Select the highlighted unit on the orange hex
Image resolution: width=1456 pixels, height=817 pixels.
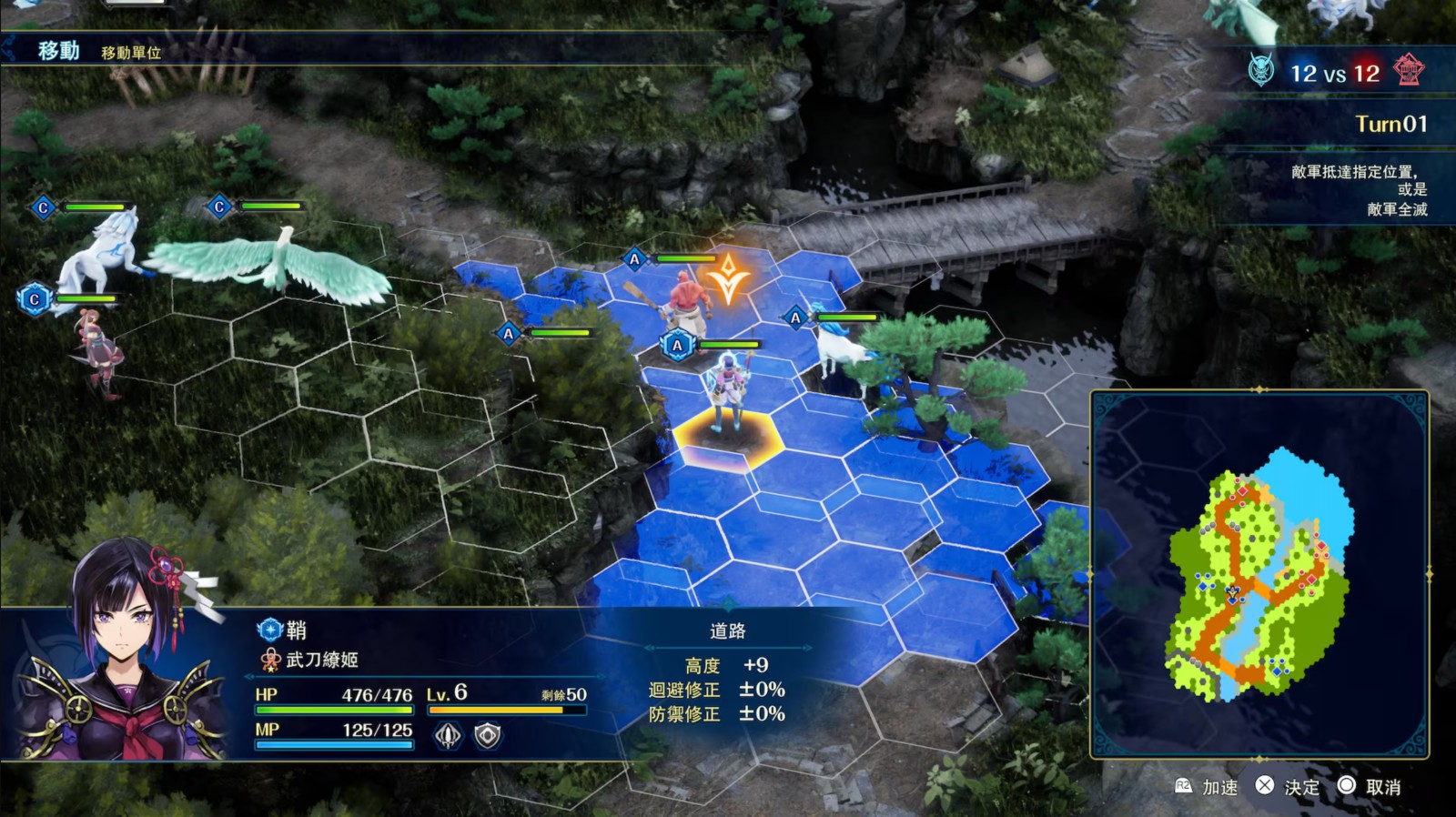click(728, 396)
